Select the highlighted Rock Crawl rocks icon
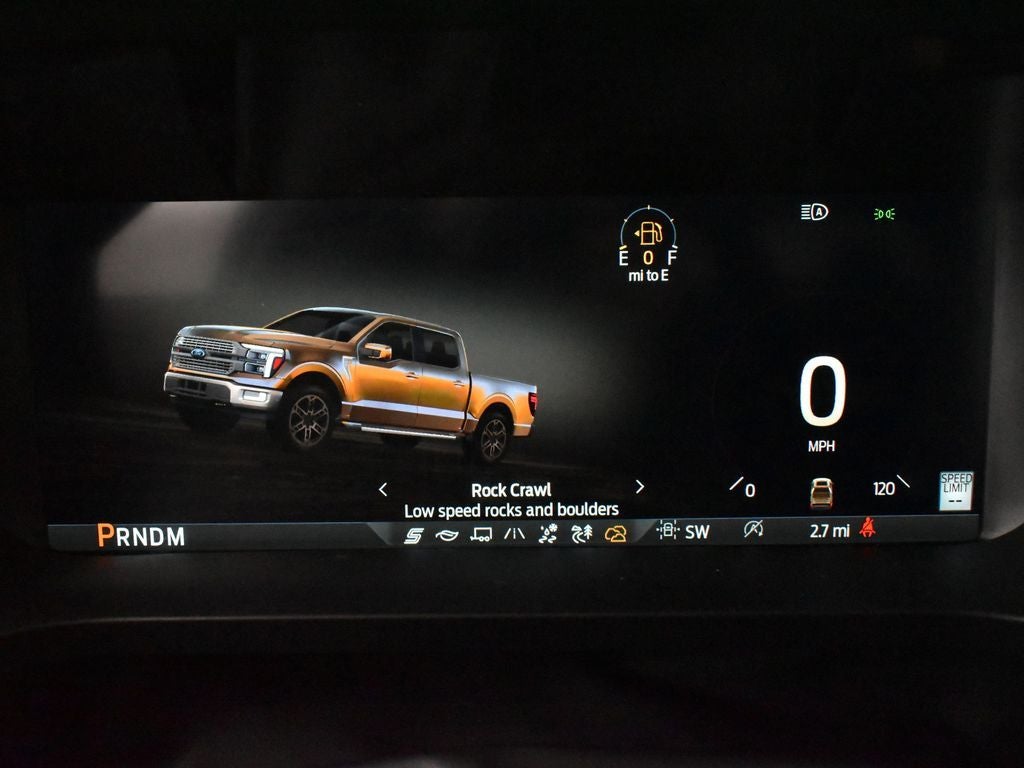 tap(615, 534)
